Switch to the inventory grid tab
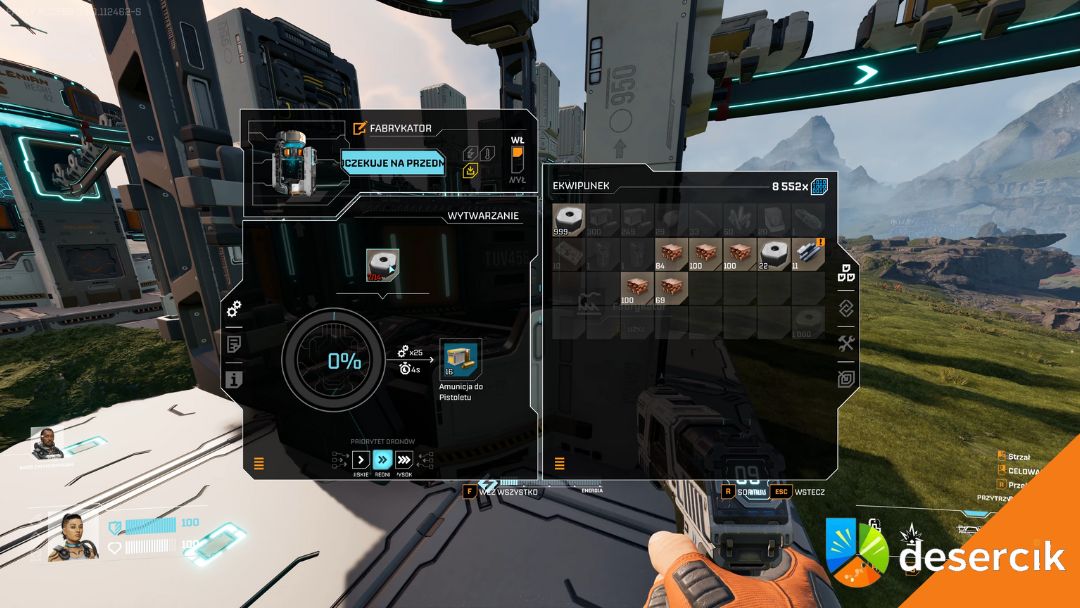The width and height of the screenshot is (1080, 608). 846,273
